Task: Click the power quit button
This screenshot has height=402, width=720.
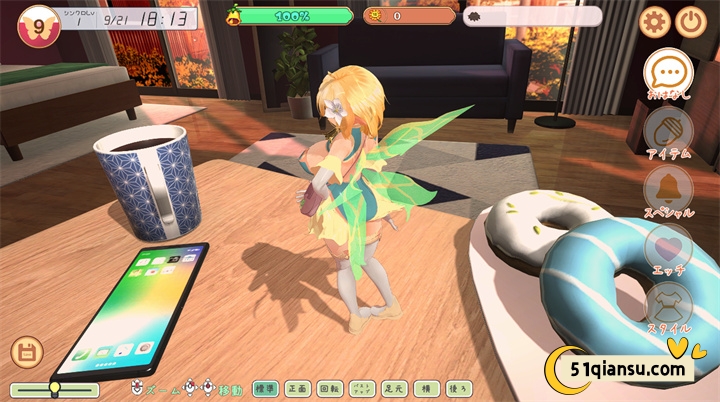Action: coord(691,21)
